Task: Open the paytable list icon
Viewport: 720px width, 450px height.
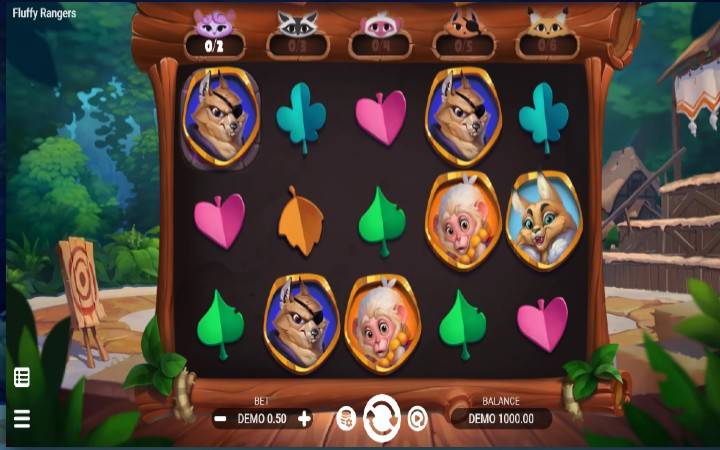Action: pos(21,377)
